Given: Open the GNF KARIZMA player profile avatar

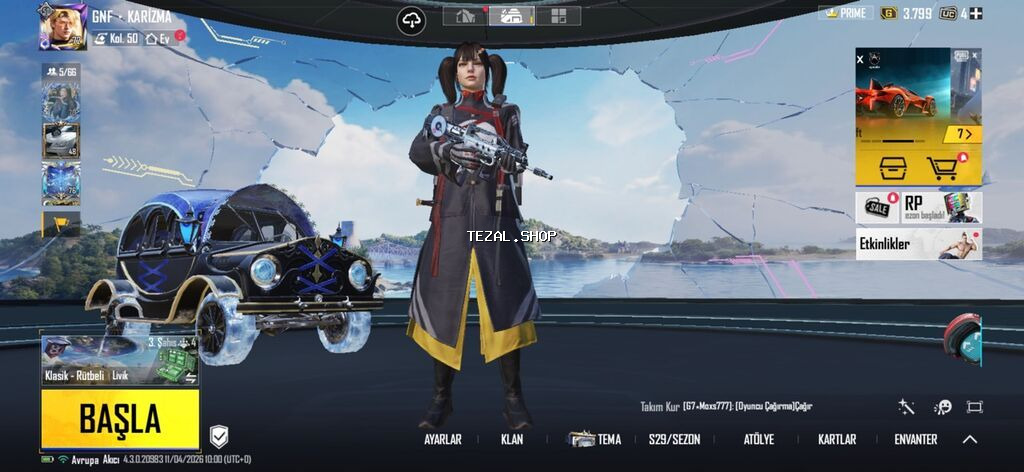Looking at the screenshot, I should tap(62, 26).
